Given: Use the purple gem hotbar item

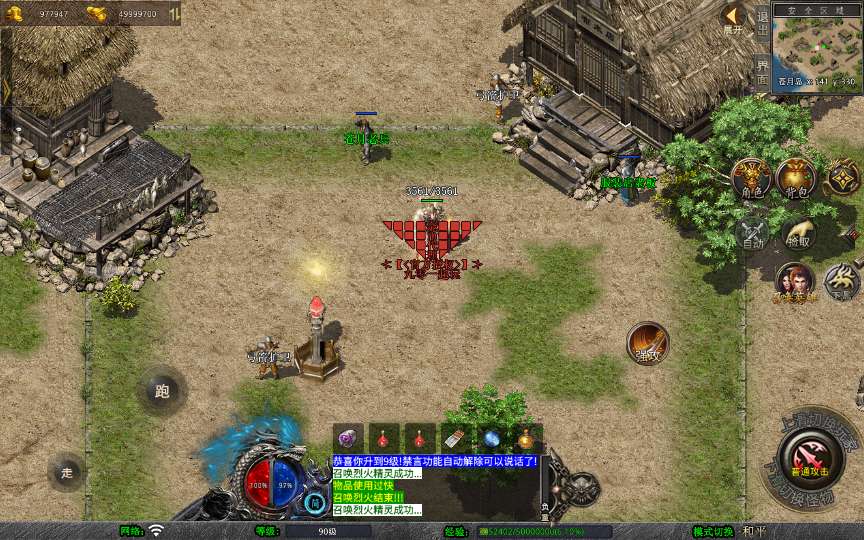Looking at the screenshot, I should pos(348,438).
